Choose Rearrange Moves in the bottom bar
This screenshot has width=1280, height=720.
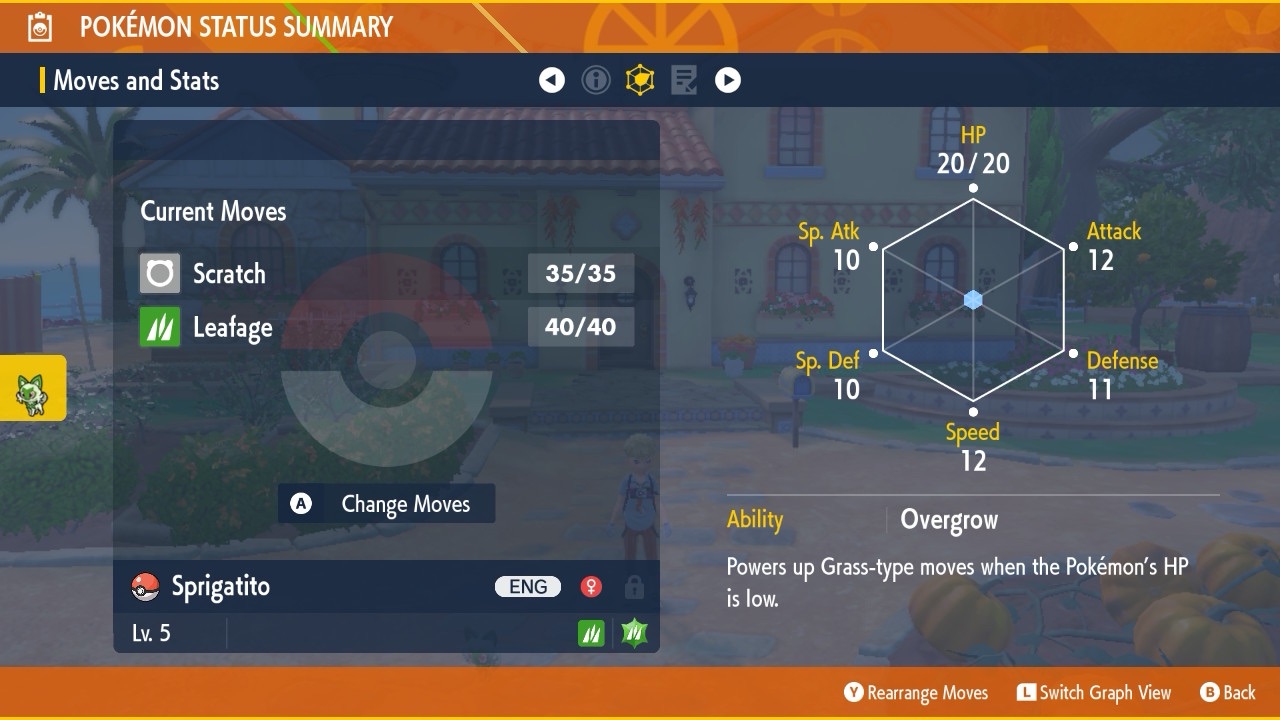pos(916,692)
